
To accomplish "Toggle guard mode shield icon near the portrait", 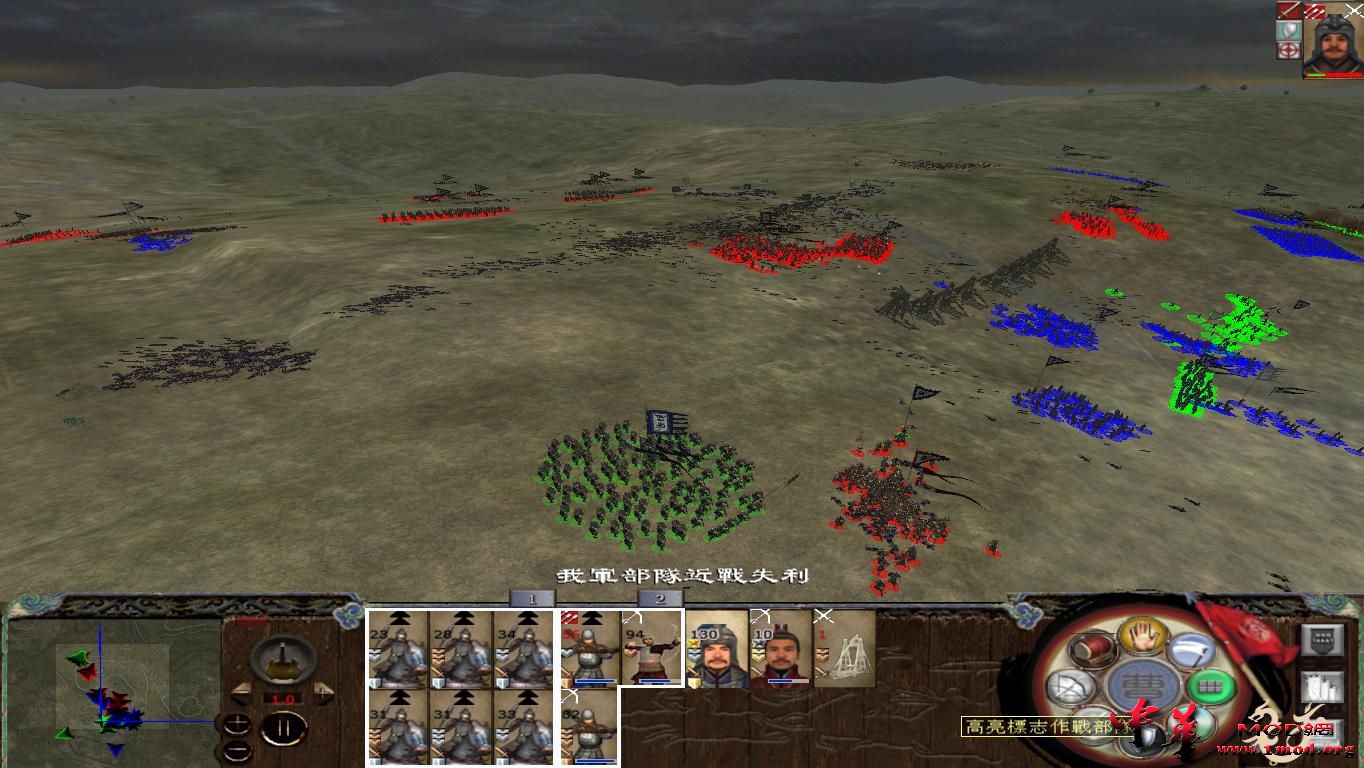I will tap(1289, 30).
